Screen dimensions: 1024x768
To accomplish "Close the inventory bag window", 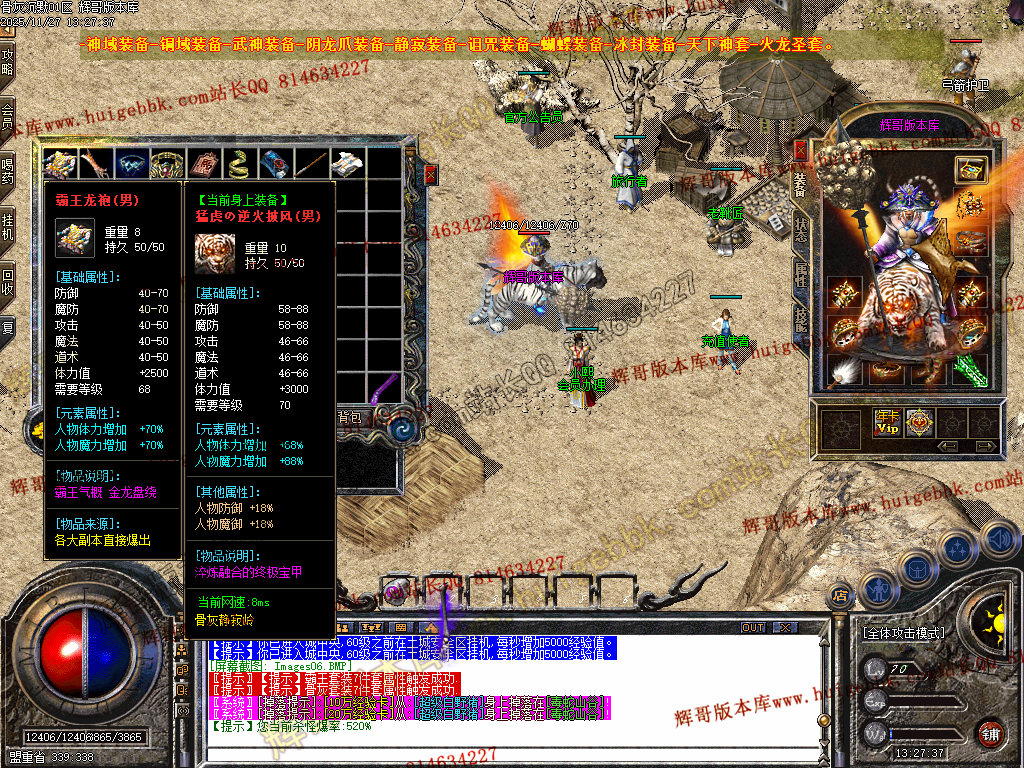I will [x=430, y=174].
